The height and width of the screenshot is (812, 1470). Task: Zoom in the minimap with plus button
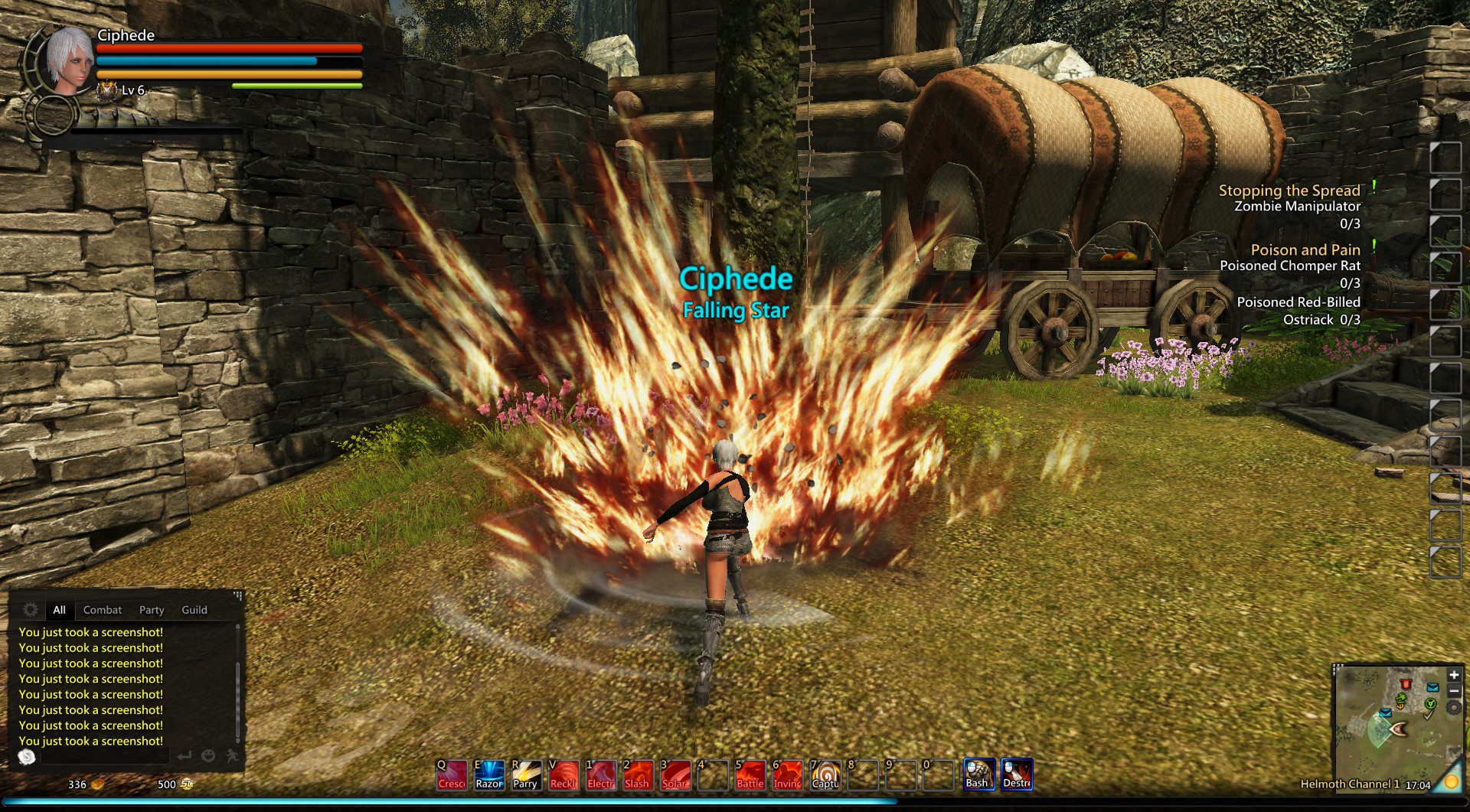(x=1454, y=674)
